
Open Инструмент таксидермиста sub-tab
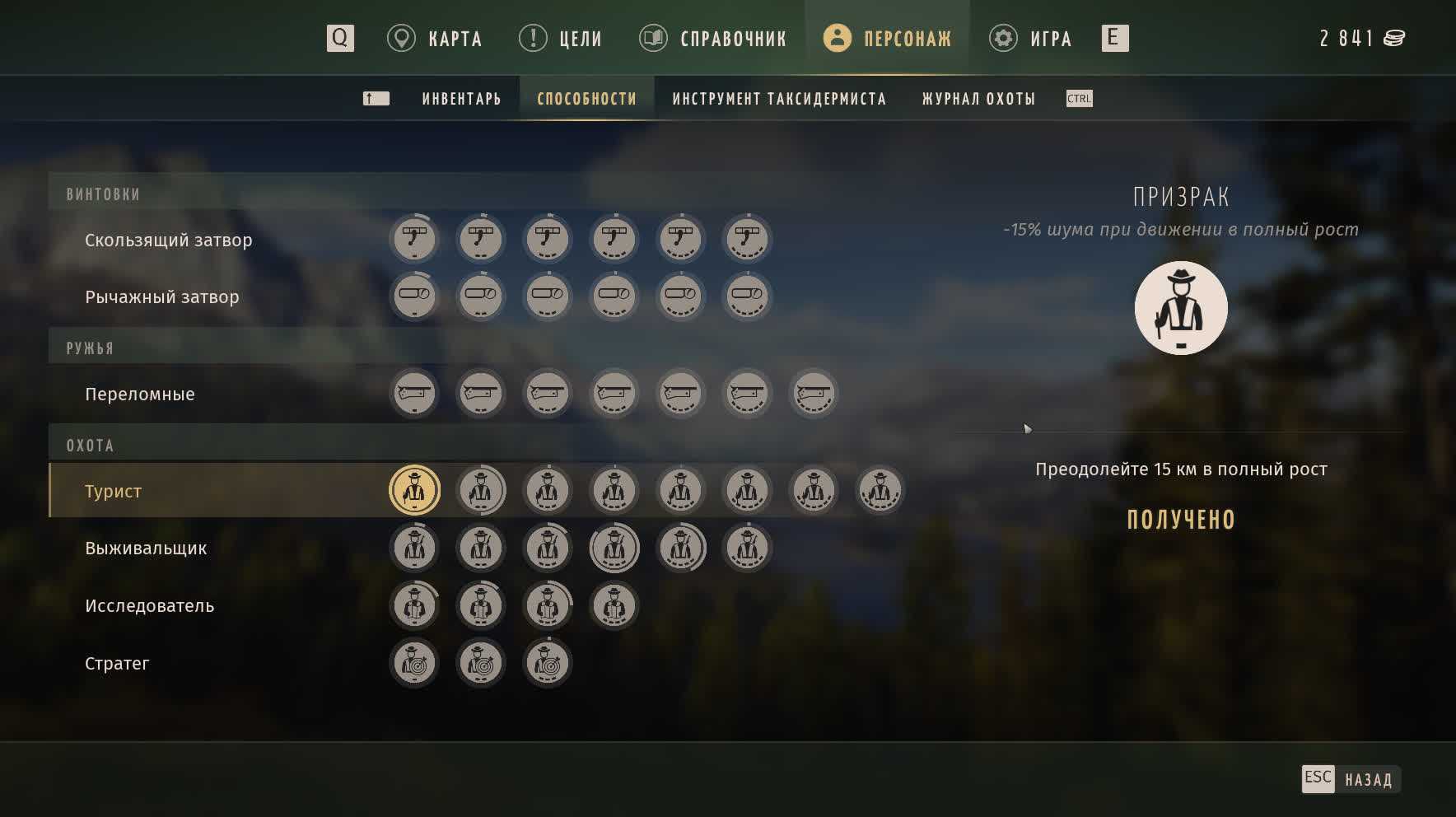click(x=778, y=99)
